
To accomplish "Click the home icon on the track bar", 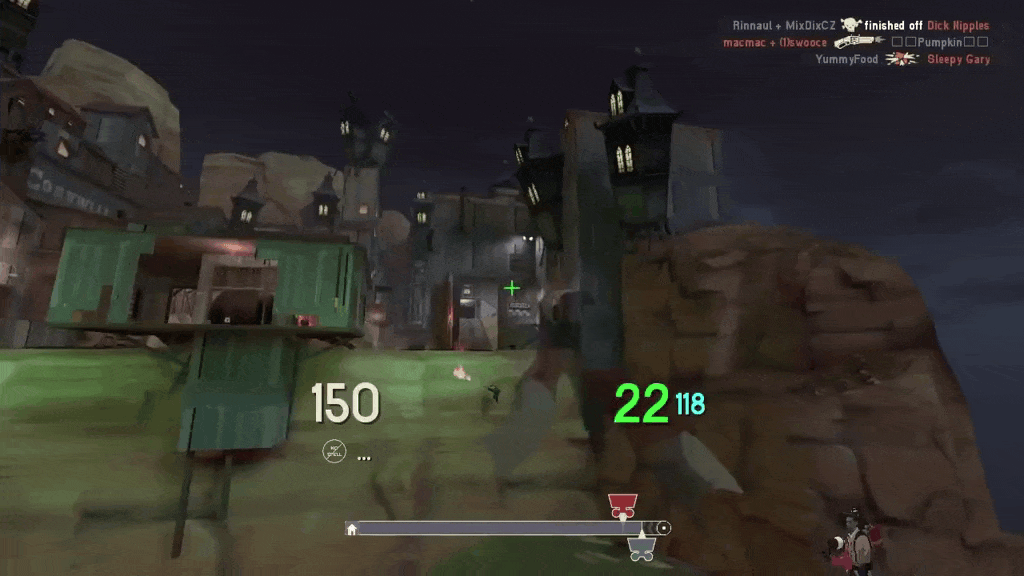I will [x=352, y=528].
